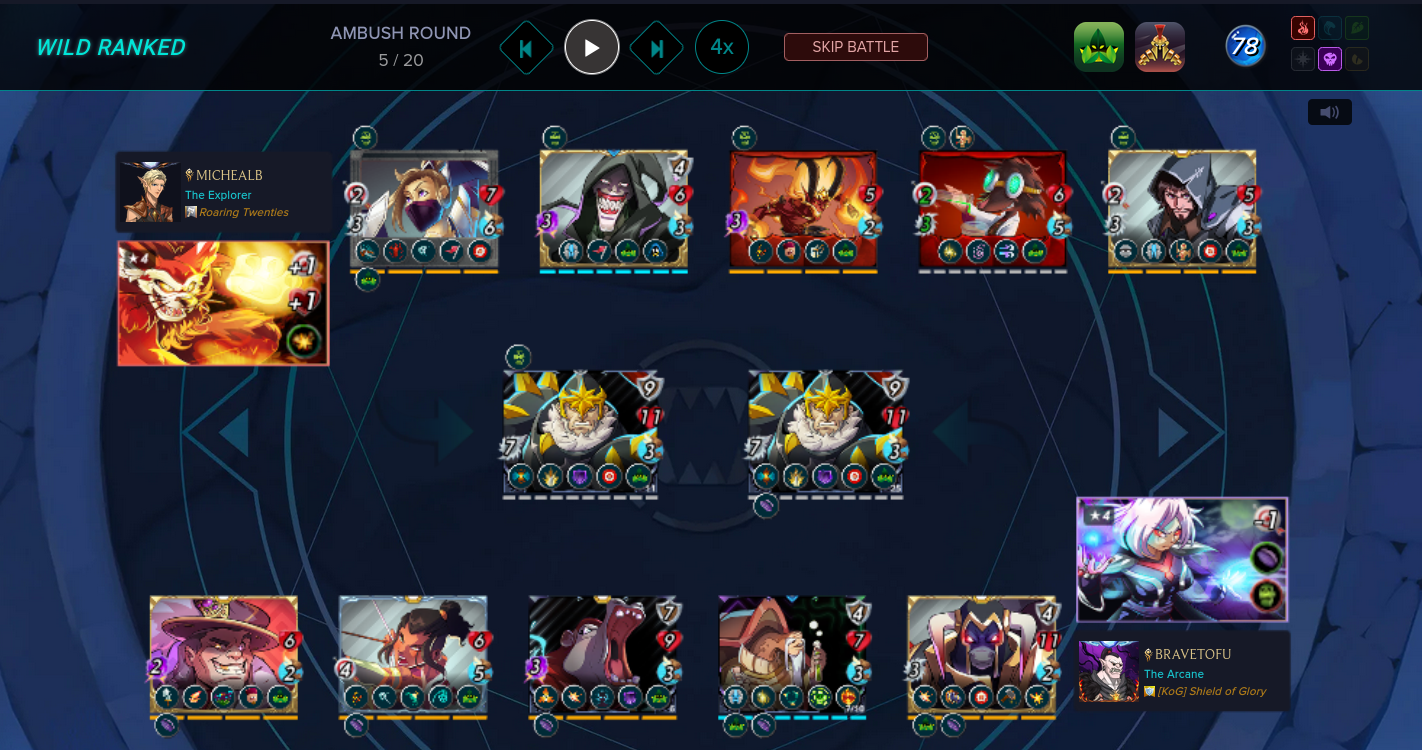Play the battle replay
The image size is (1422, 750).
click(592, 47)
